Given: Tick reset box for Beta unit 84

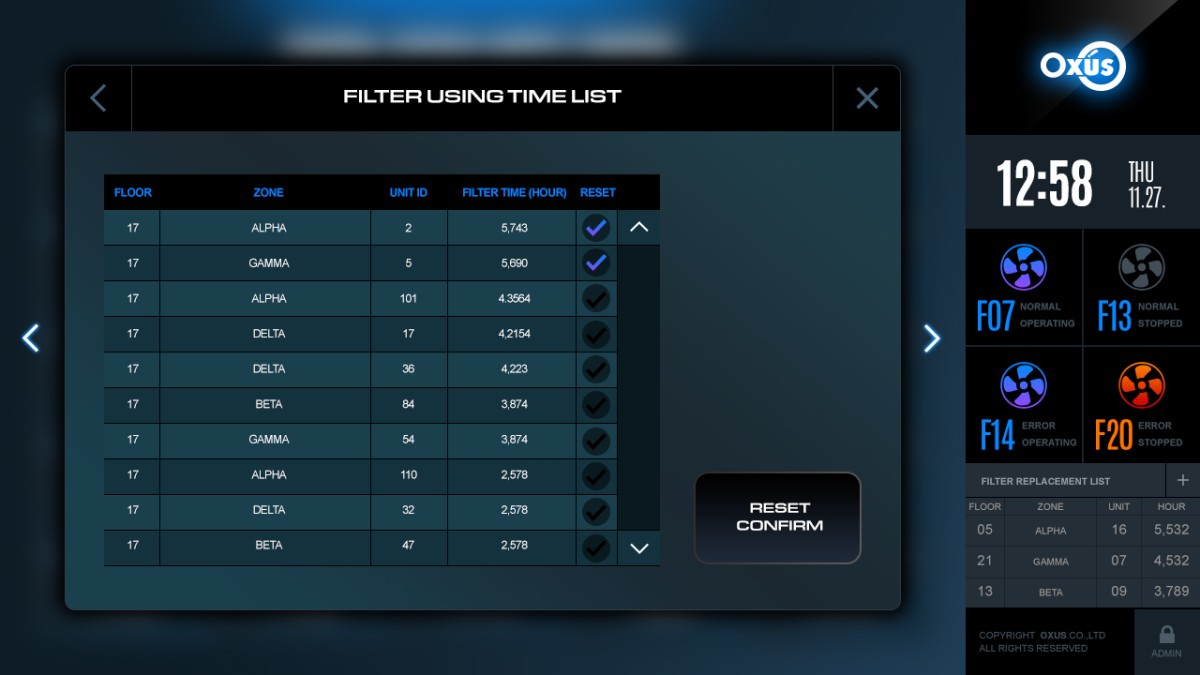Looking at the screenshot, I should point(596,404).
